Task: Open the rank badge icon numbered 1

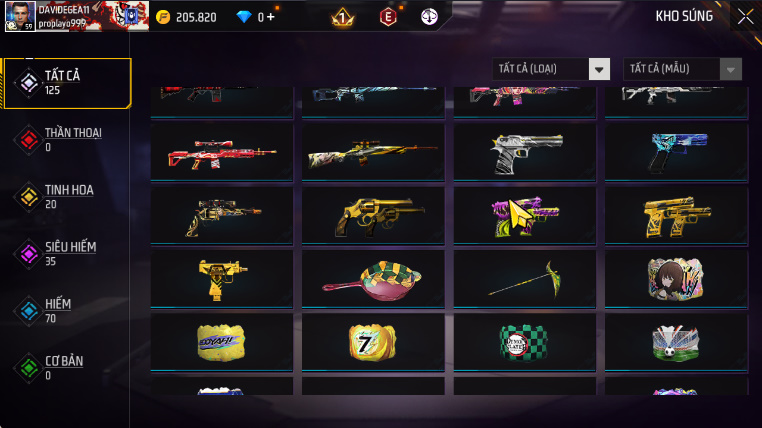Action: point(342,17)
